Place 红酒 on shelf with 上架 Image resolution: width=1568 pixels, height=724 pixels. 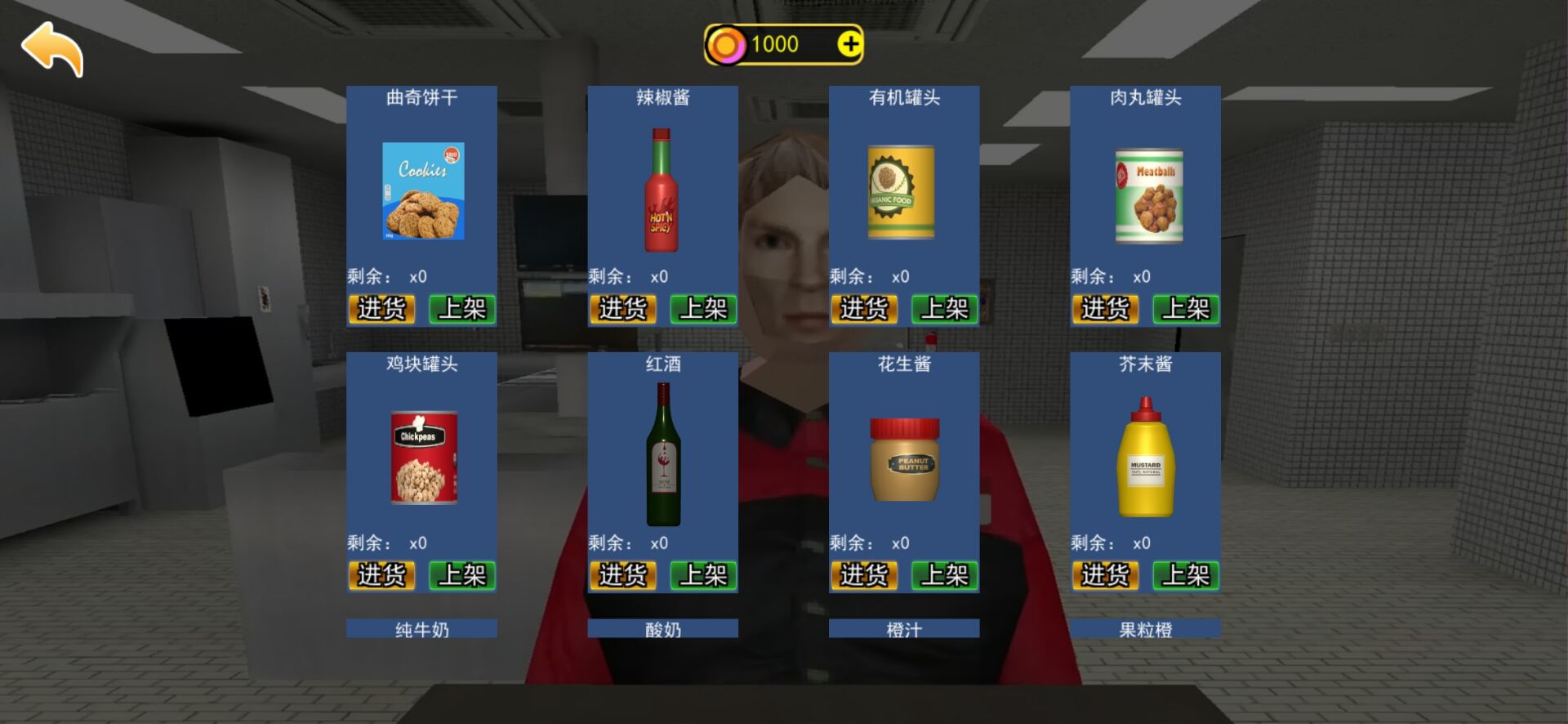pyautogui.click(x=703, y=575)
